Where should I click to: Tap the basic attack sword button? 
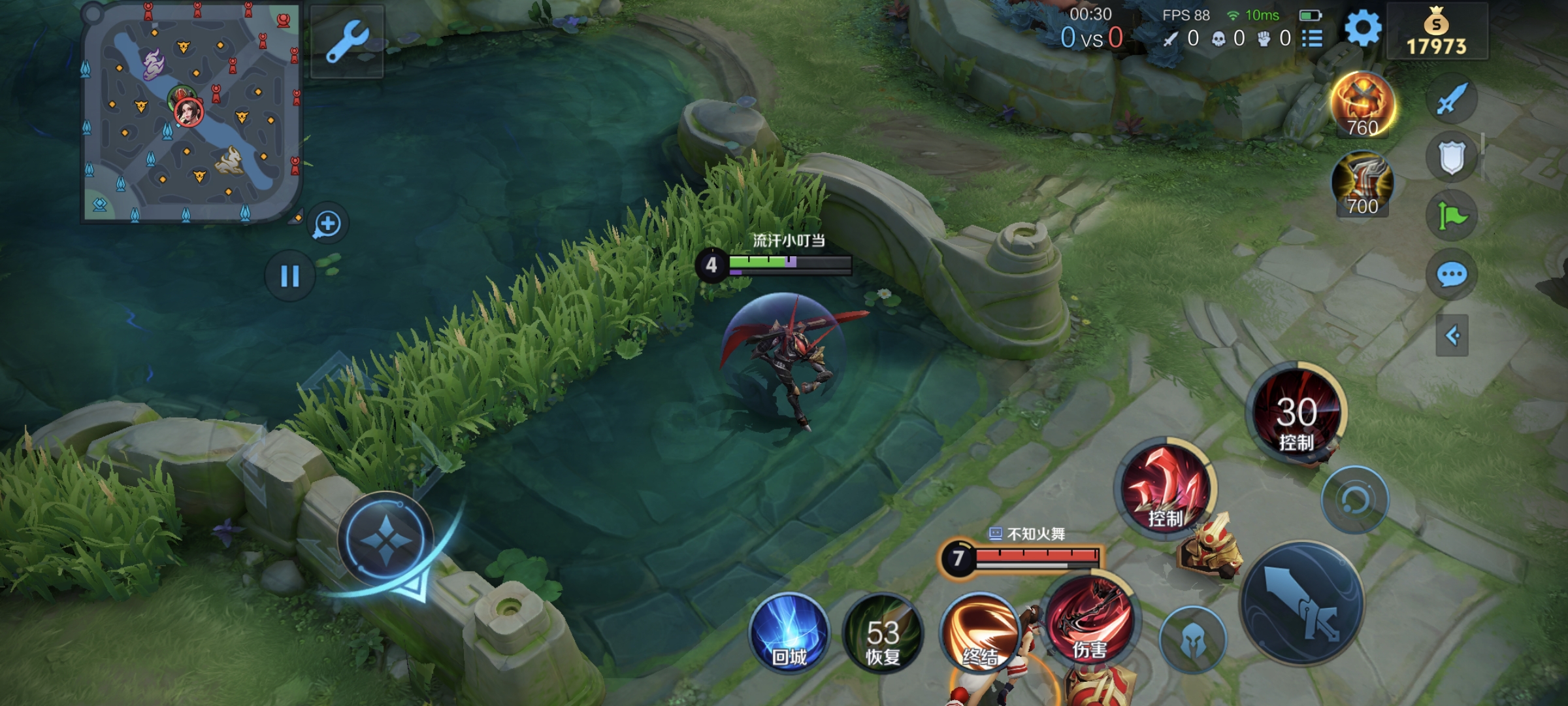(1302, 603)
